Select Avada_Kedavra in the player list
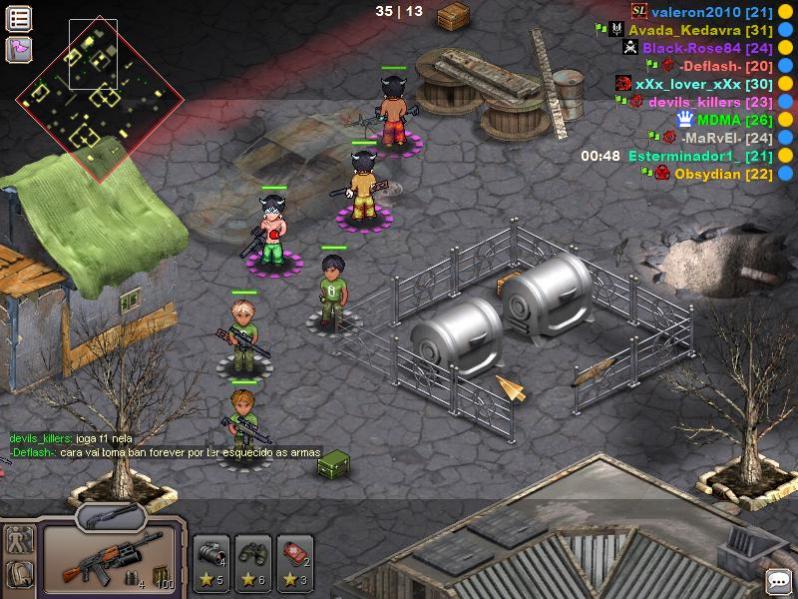This screenshot has width=798, height=599. (684, 30)
